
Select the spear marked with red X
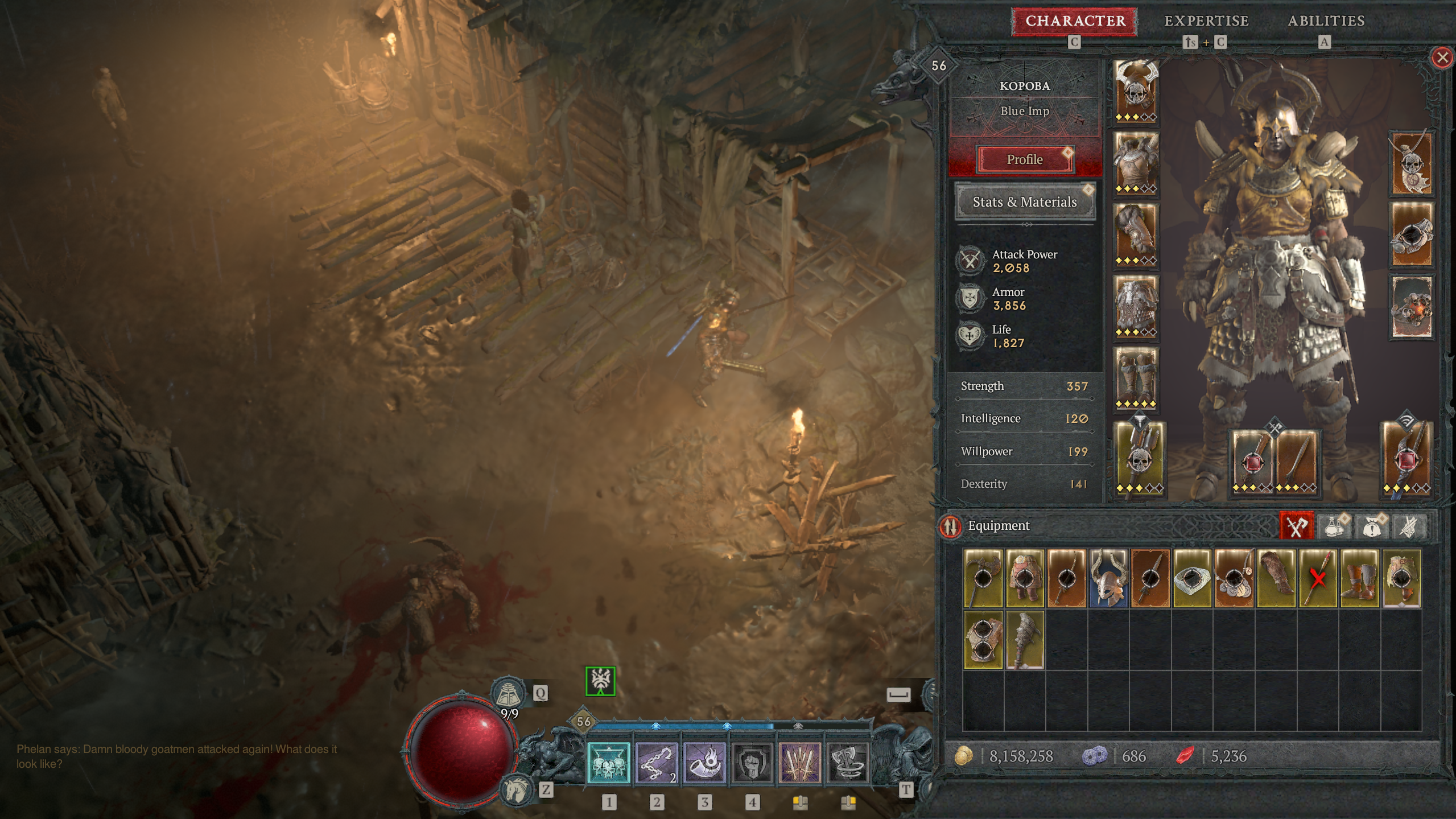[x=1318, y=578]
